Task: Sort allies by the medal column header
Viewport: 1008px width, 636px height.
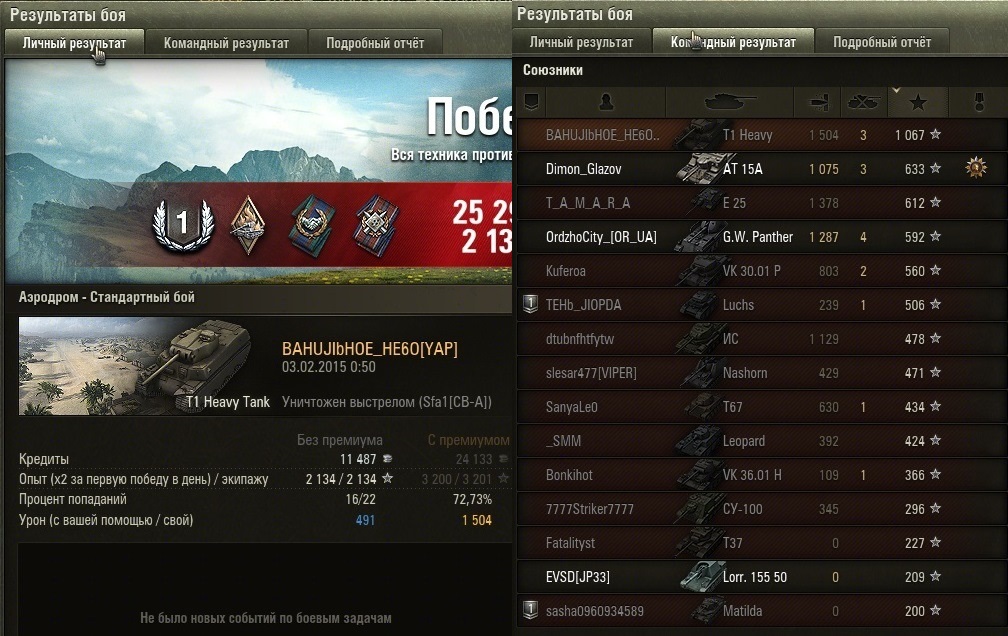Action: tap(979, 102)
